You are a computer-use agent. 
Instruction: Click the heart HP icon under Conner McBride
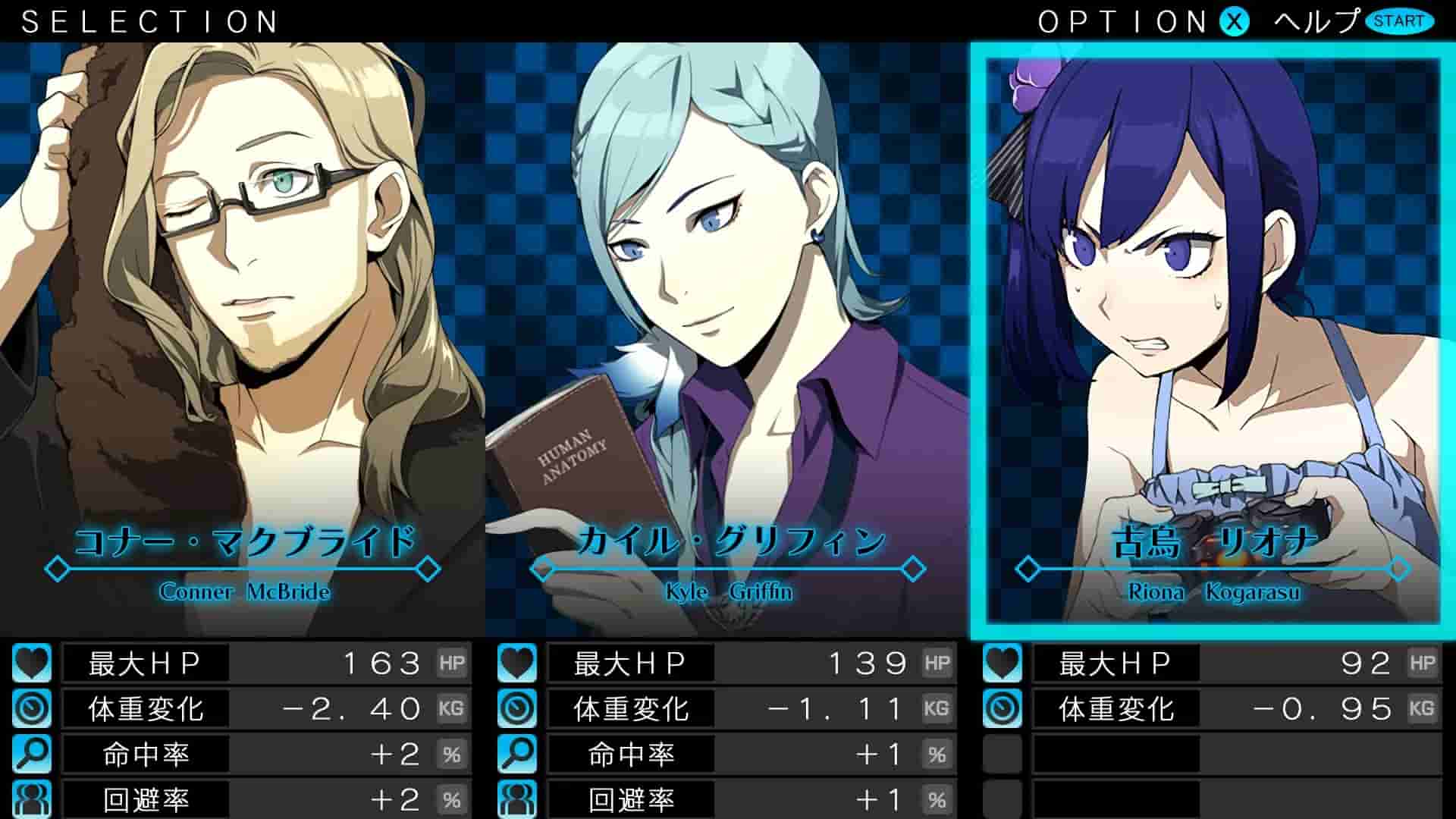(x=30, y=662)
